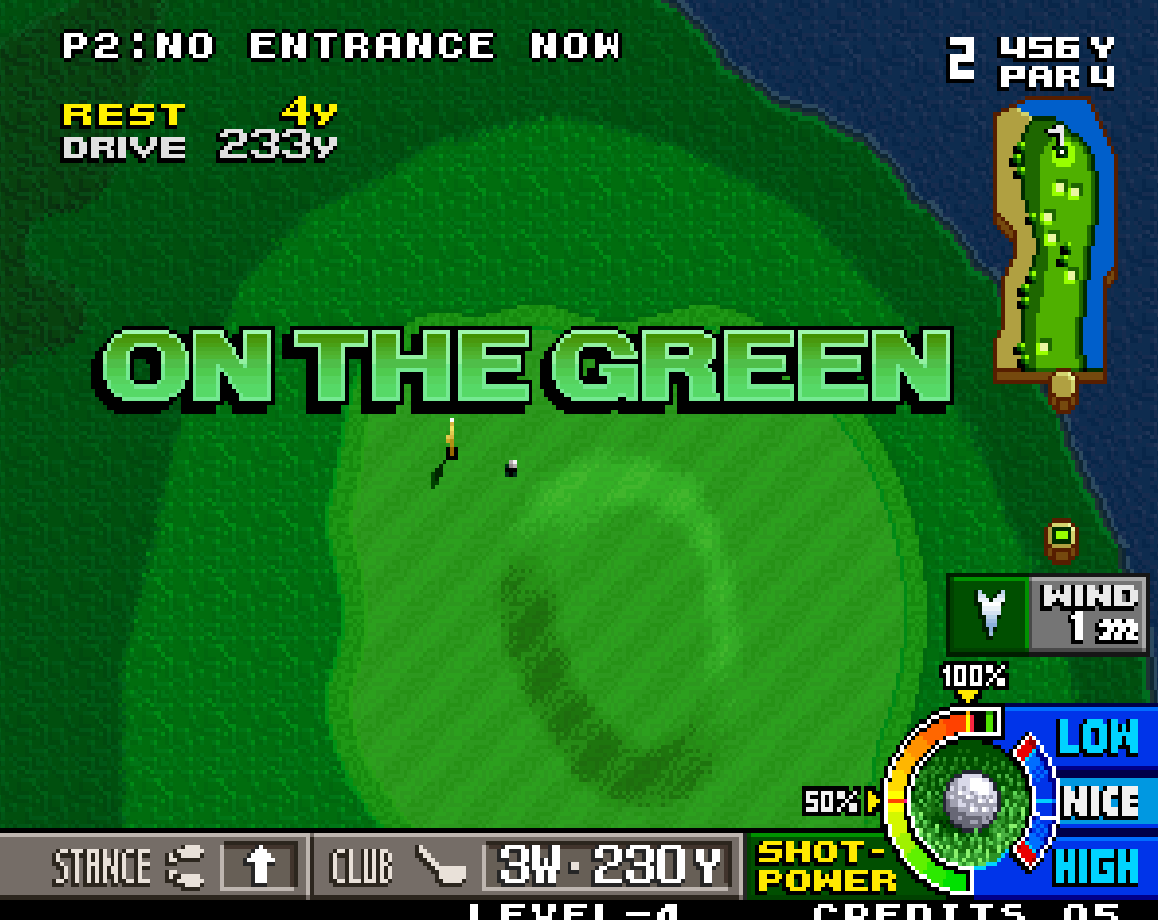Select the stance direction arrow box
Screen dimensions: 1158x920
pyautogui.click(x=259, y=866)
